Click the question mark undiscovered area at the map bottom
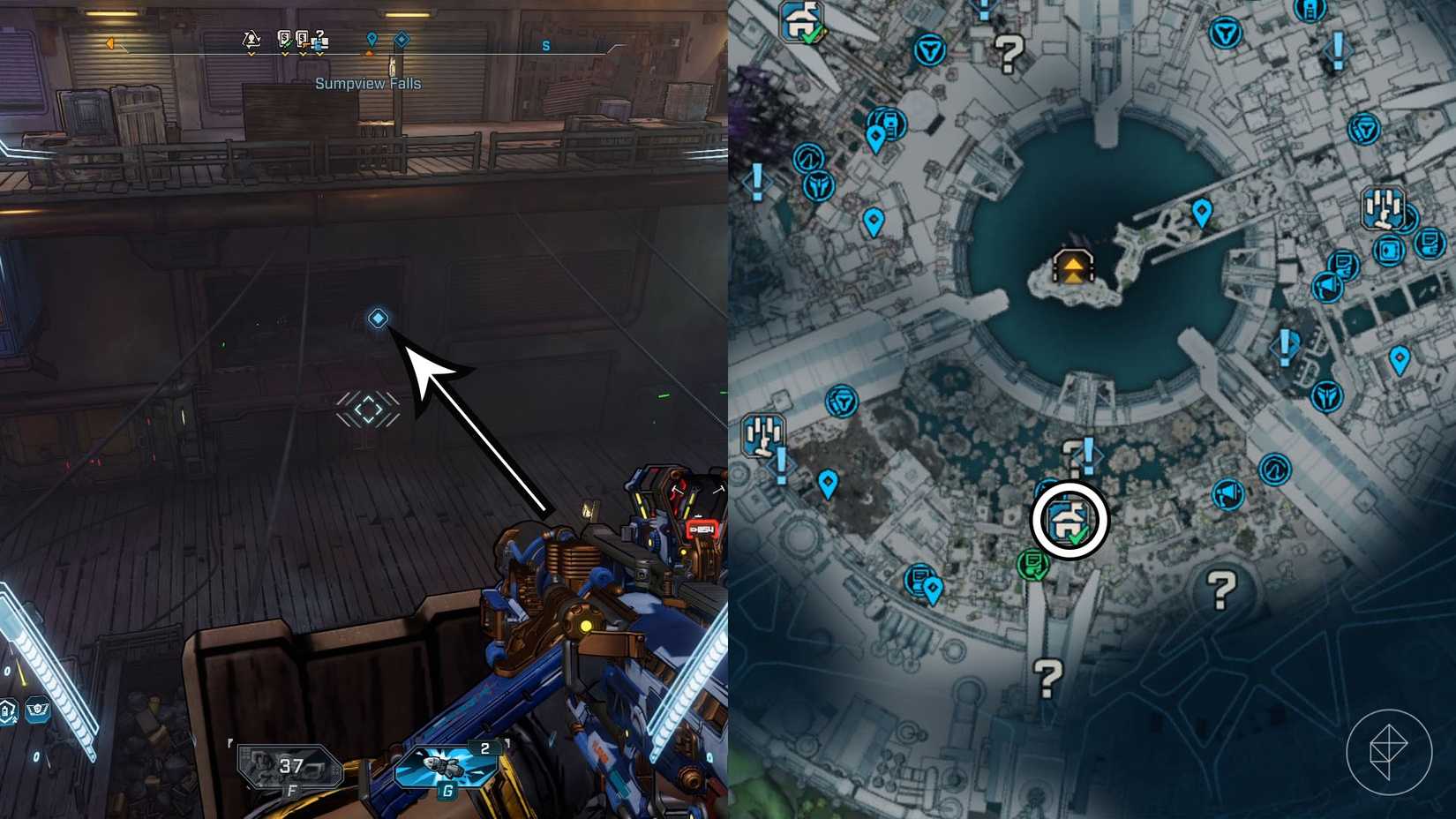 coord(1046,675)
